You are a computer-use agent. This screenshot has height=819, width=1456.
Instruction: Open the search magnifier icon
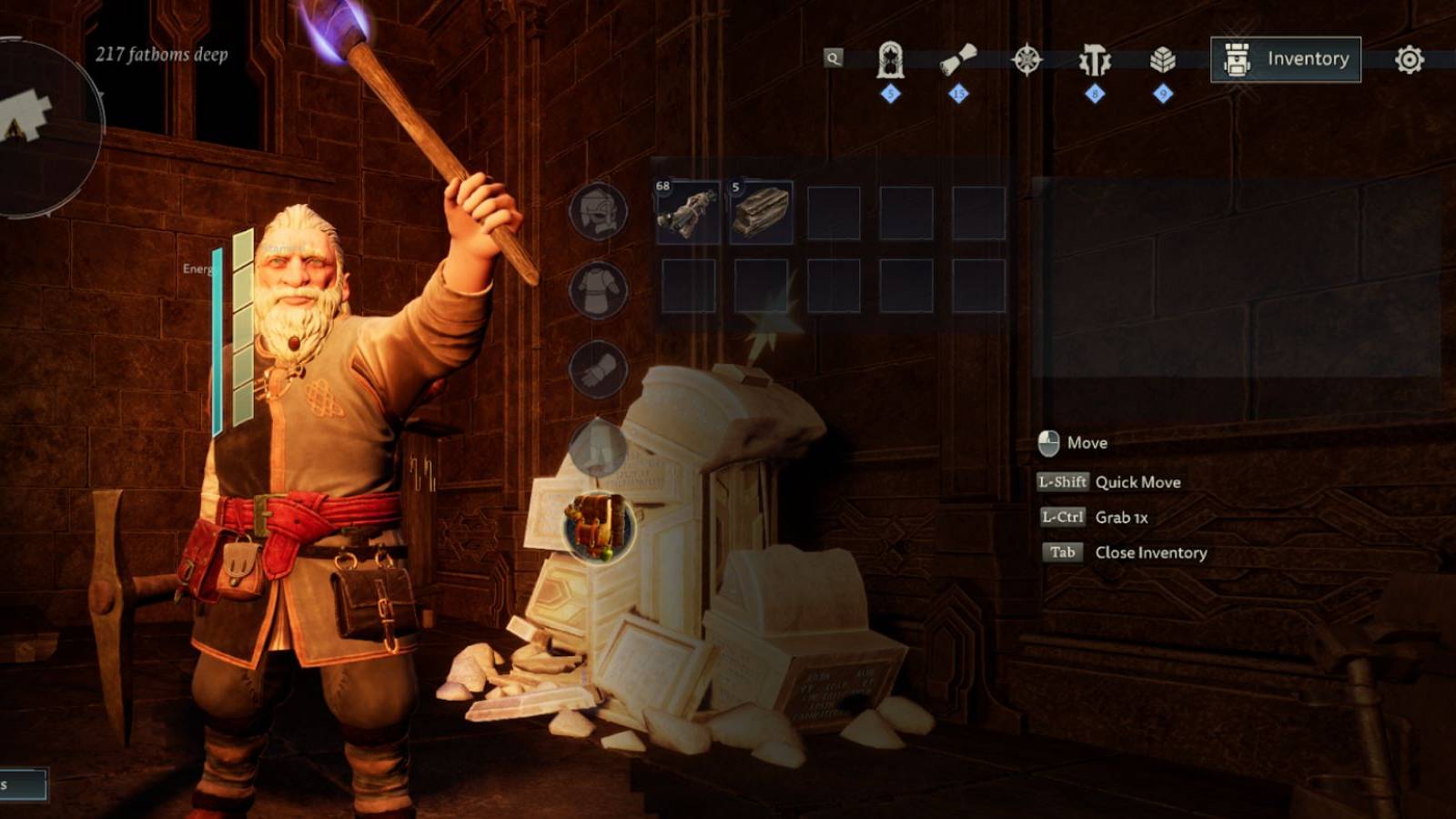pos(833,56)
